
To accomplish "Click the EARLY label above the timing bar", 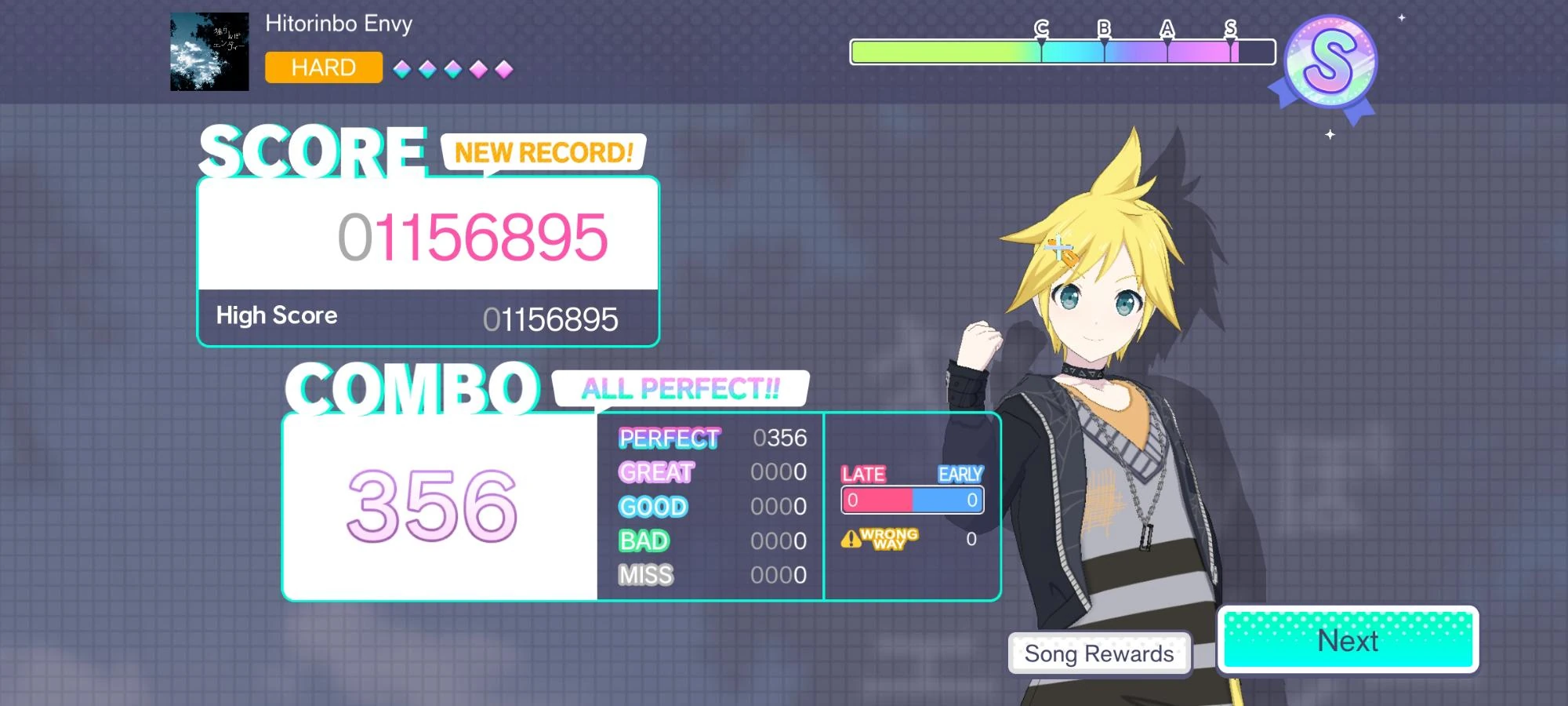I will coord(960,474).
